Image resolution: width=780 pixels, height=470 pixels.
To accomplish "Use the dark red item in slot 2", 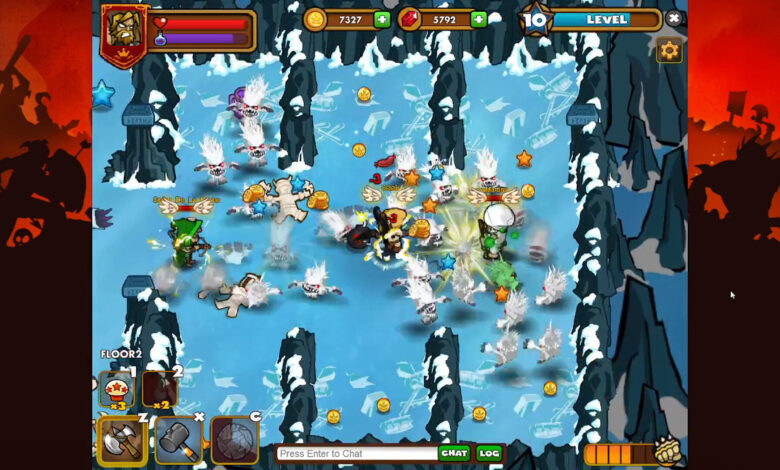I will coord(159,389).
